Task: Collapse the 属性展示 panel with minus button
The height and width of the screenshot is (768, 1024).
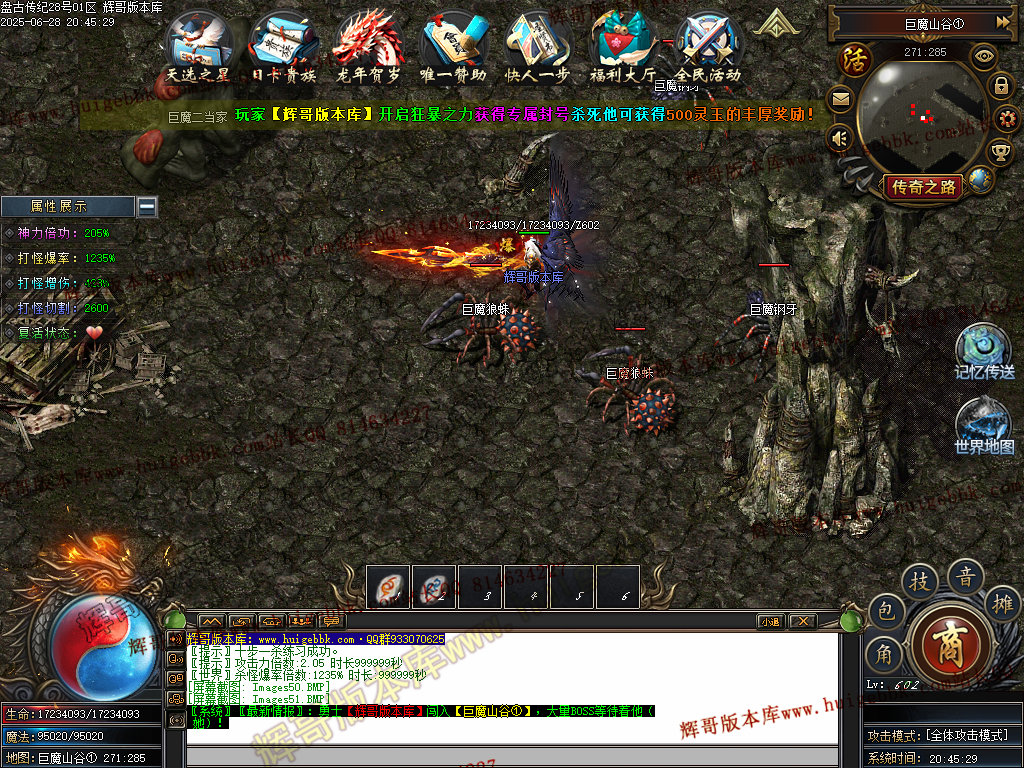Action: 147,206
